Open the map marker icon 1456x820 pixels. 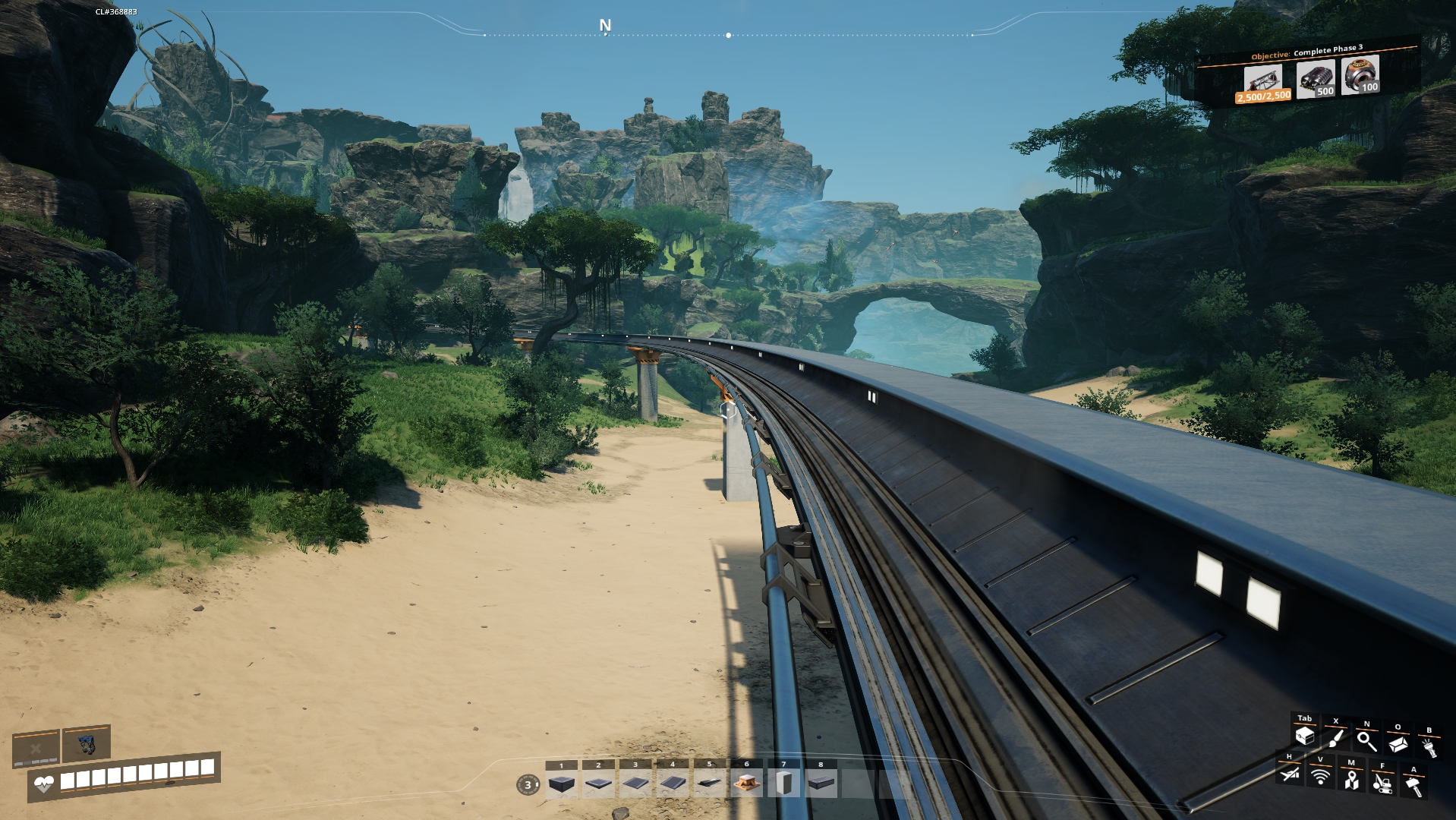point(1351,780)
